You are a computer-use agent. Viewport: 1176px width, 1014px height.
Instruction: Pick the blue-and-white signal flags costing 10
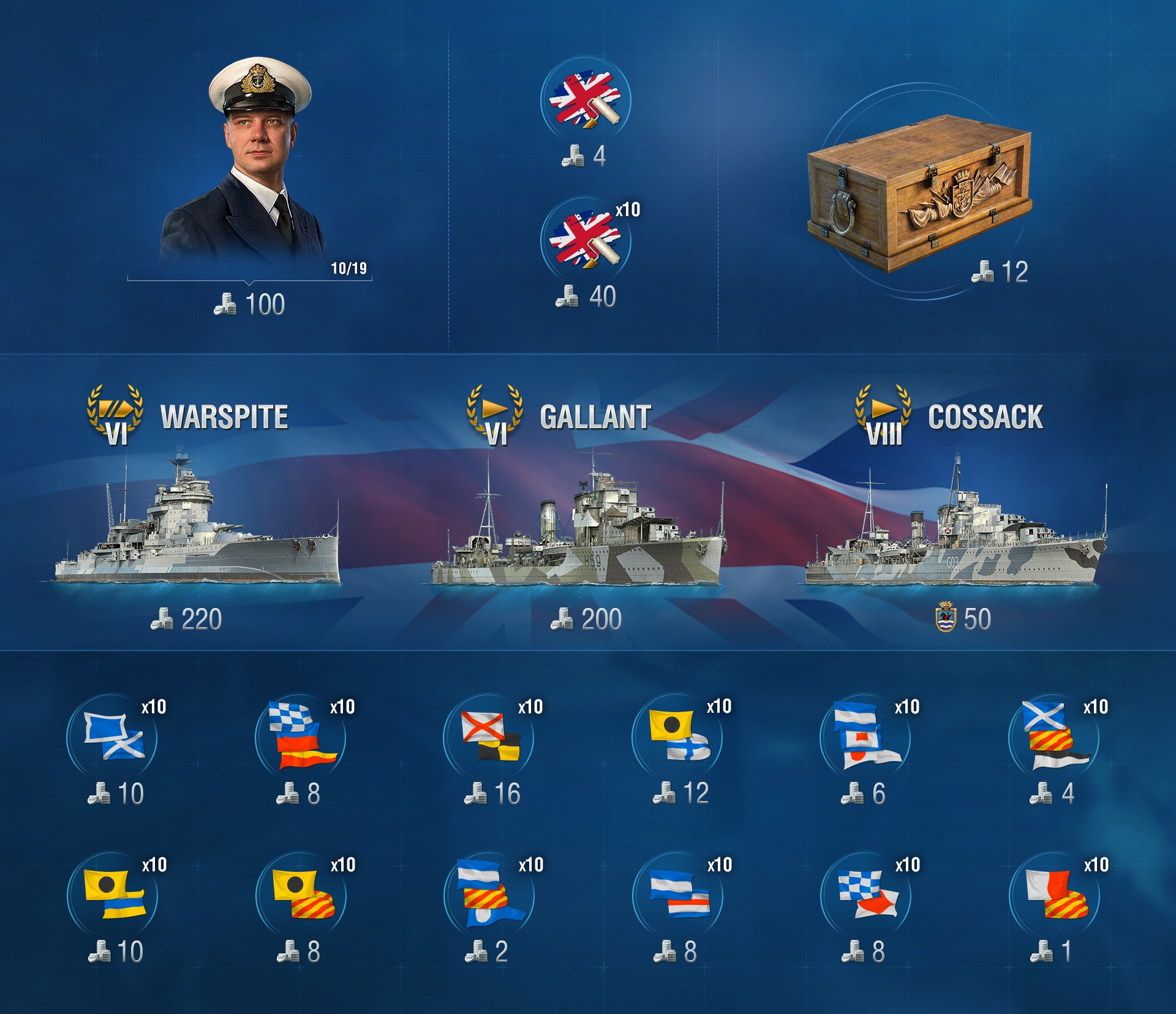point(112,737)
